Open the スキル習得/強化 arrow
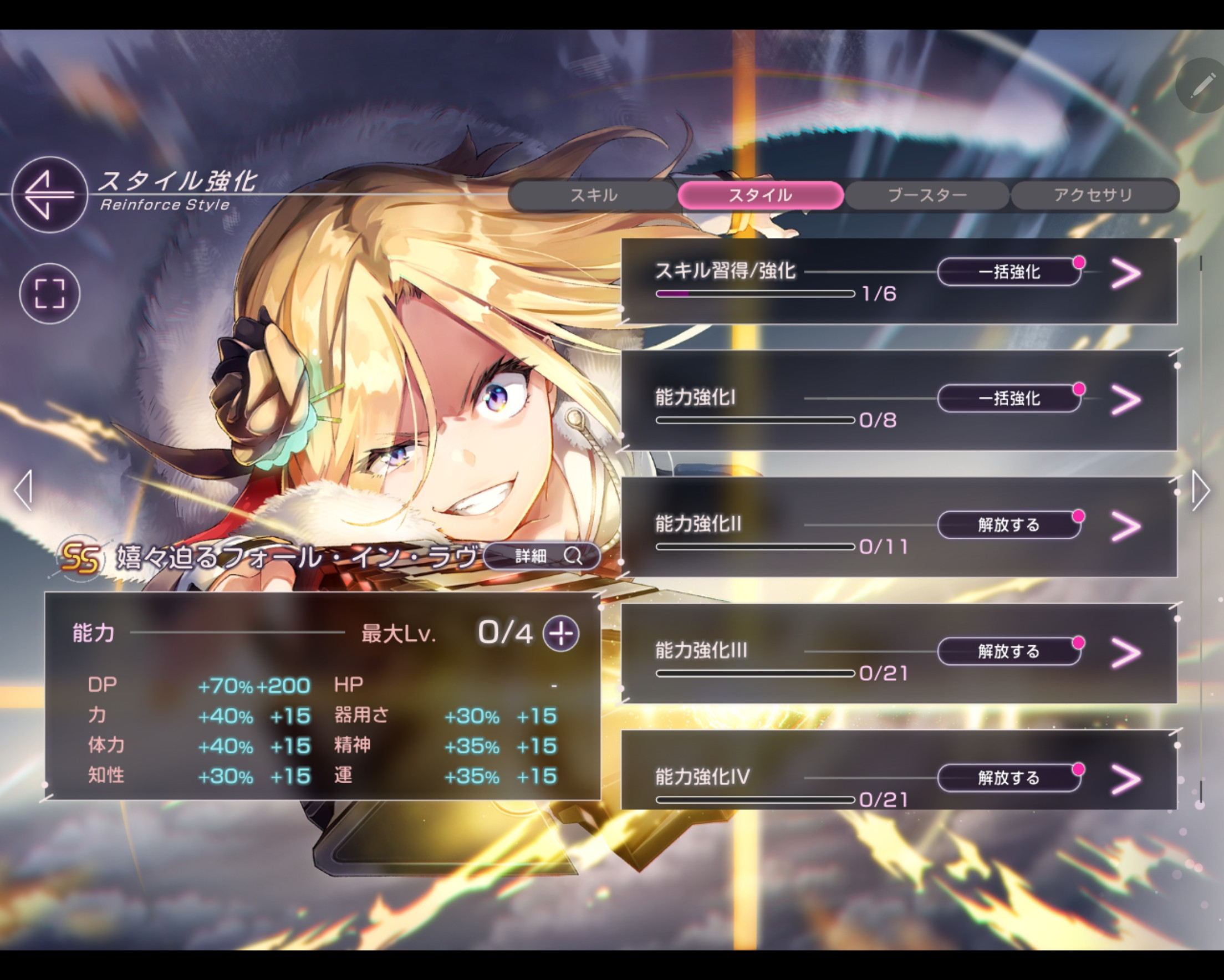1224x980 pixels. [1126, 274]
